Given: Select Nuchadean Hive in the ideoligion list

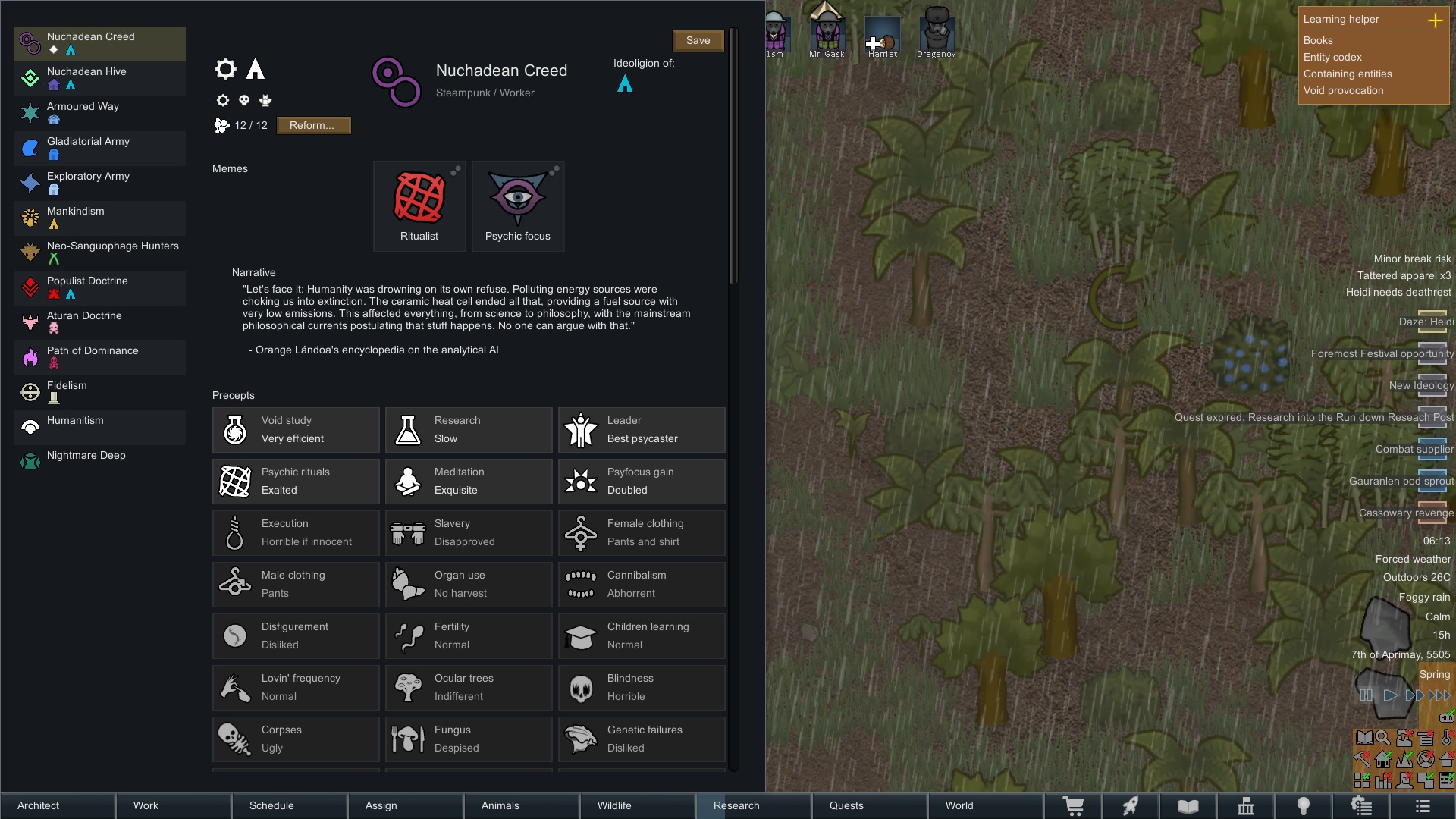Looking at the screenshot, I should 99,78.
